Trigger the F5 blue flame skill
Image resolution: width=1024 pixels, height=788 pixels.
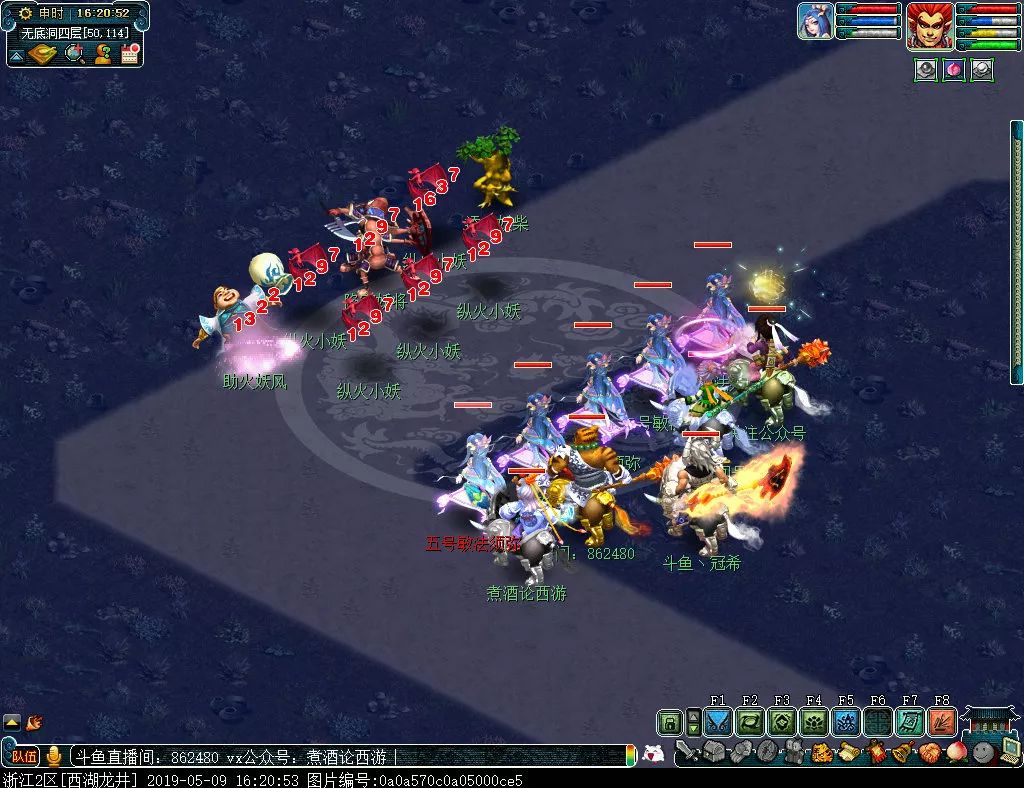(845, 722)
